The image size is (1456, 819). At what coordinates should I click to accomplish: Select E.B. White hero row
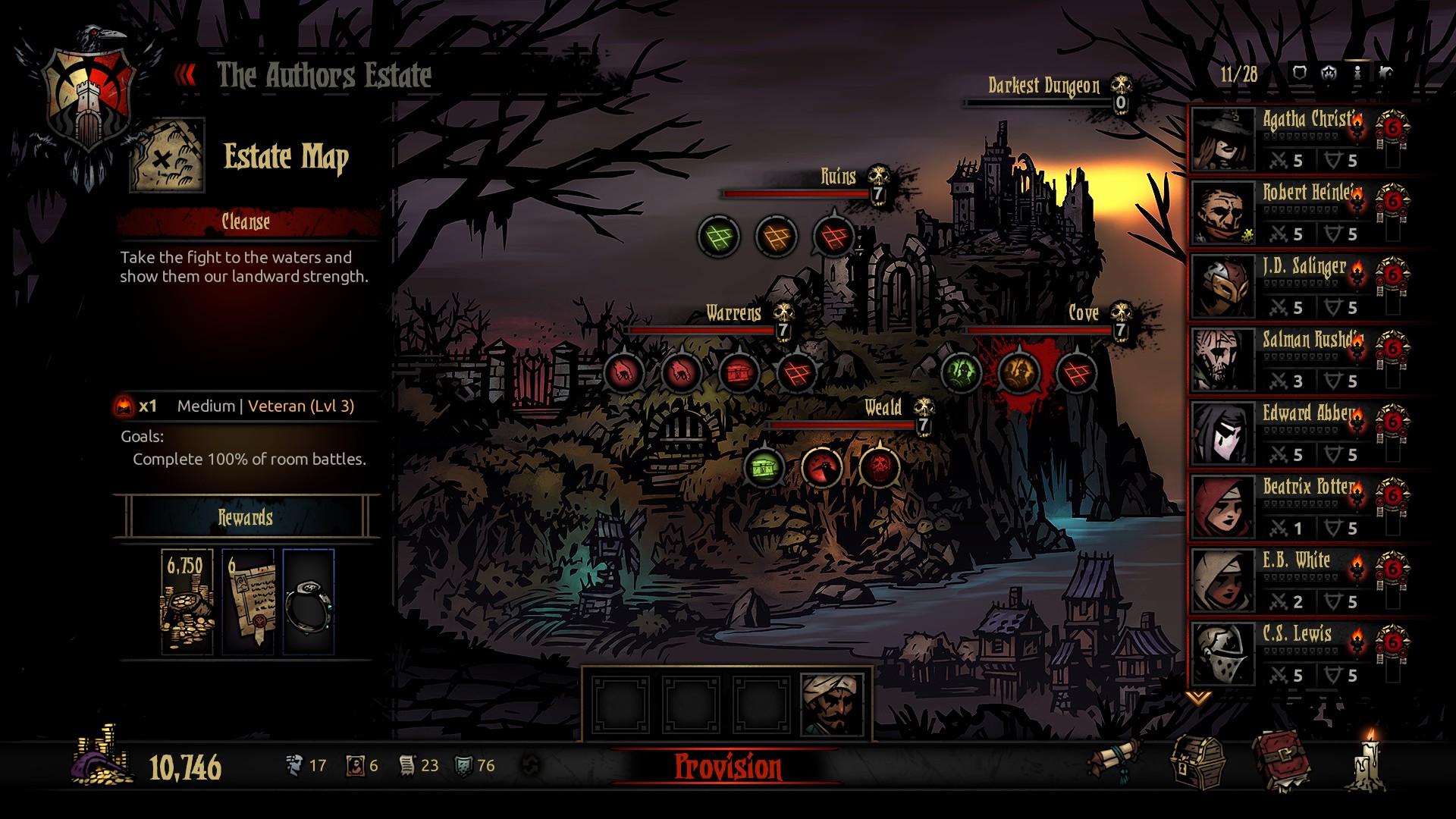(1298, 580)
